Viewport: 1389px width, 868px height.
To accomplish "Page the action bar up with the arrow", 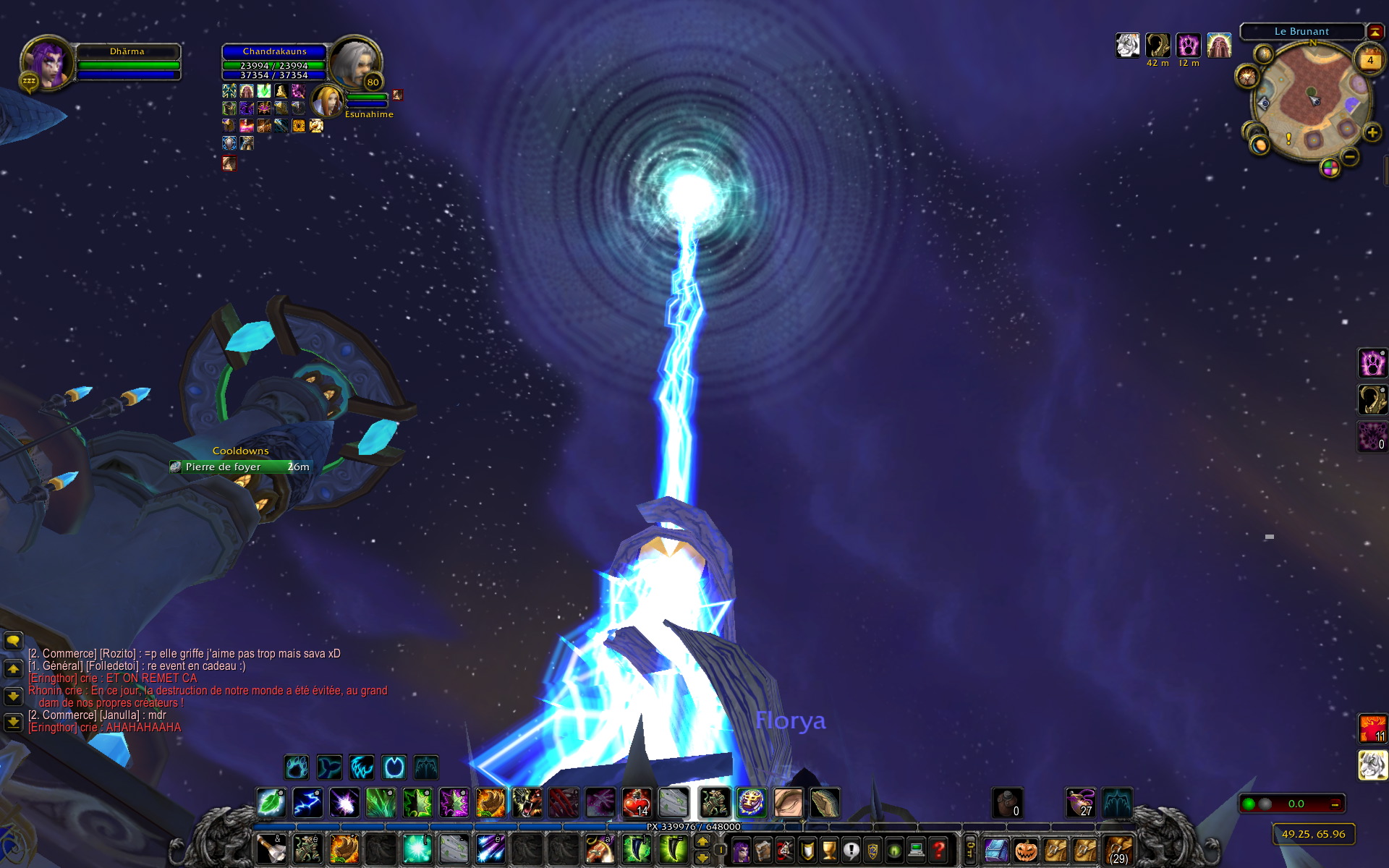I will tap(702, 842).
